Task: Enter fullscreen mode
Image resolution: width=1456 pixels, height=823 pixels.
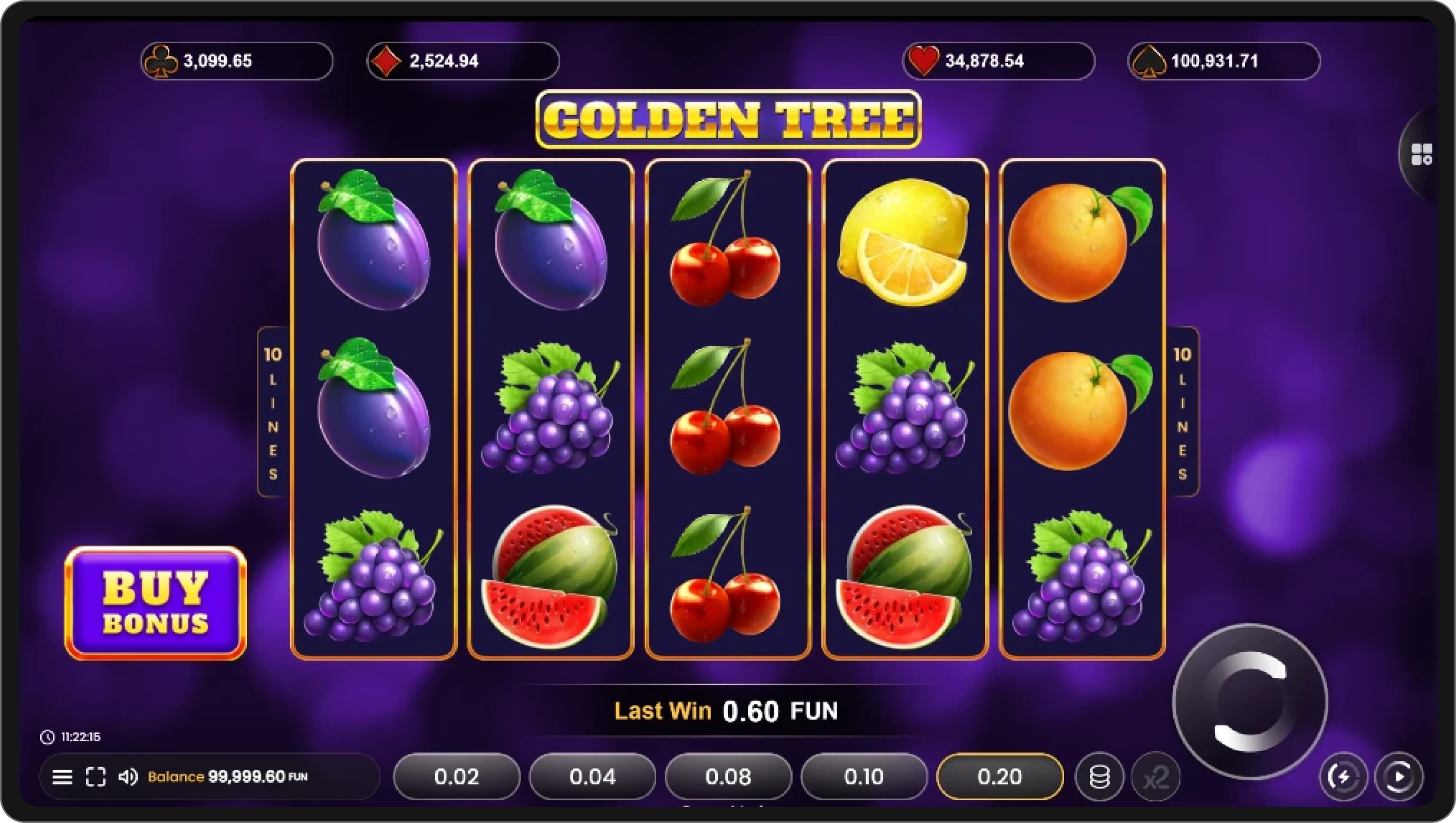Action: point(95,777)
